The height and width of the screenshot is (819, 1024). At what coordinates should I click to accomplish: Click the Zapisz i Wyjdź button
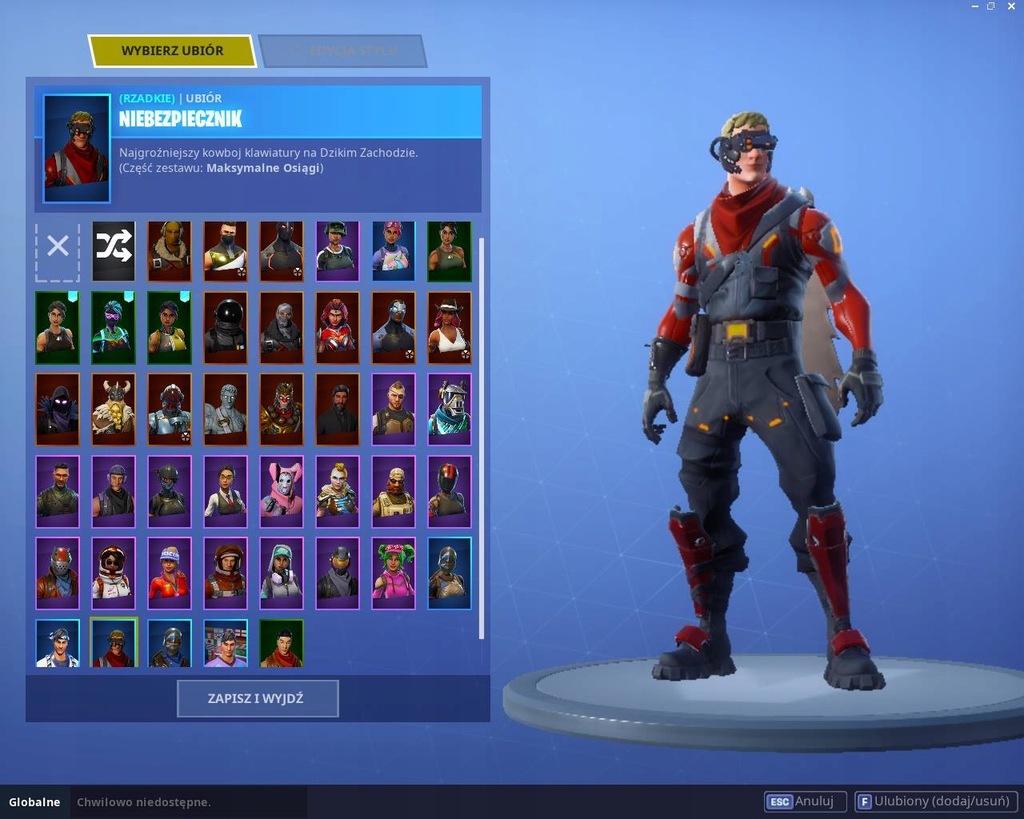tap(258, 699)
